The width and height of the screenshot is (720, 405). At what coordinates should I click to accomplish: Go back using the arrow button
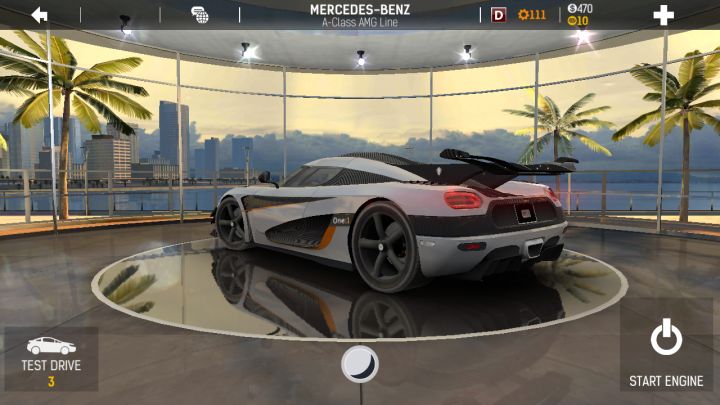pyautogui.click(x=40, y=14)
